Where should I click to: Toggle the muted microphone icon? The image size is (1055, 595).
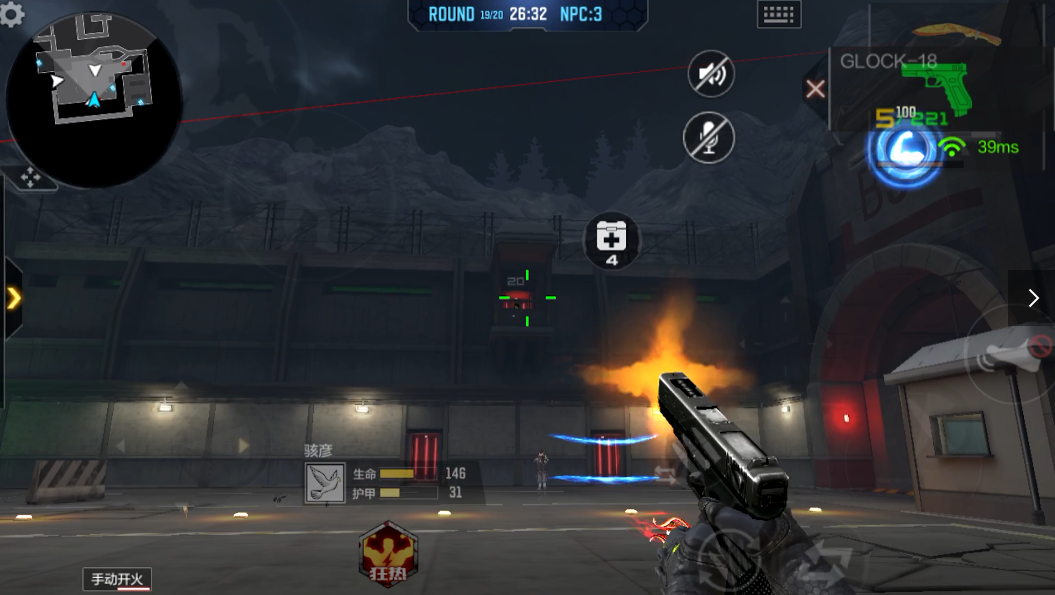709,136
